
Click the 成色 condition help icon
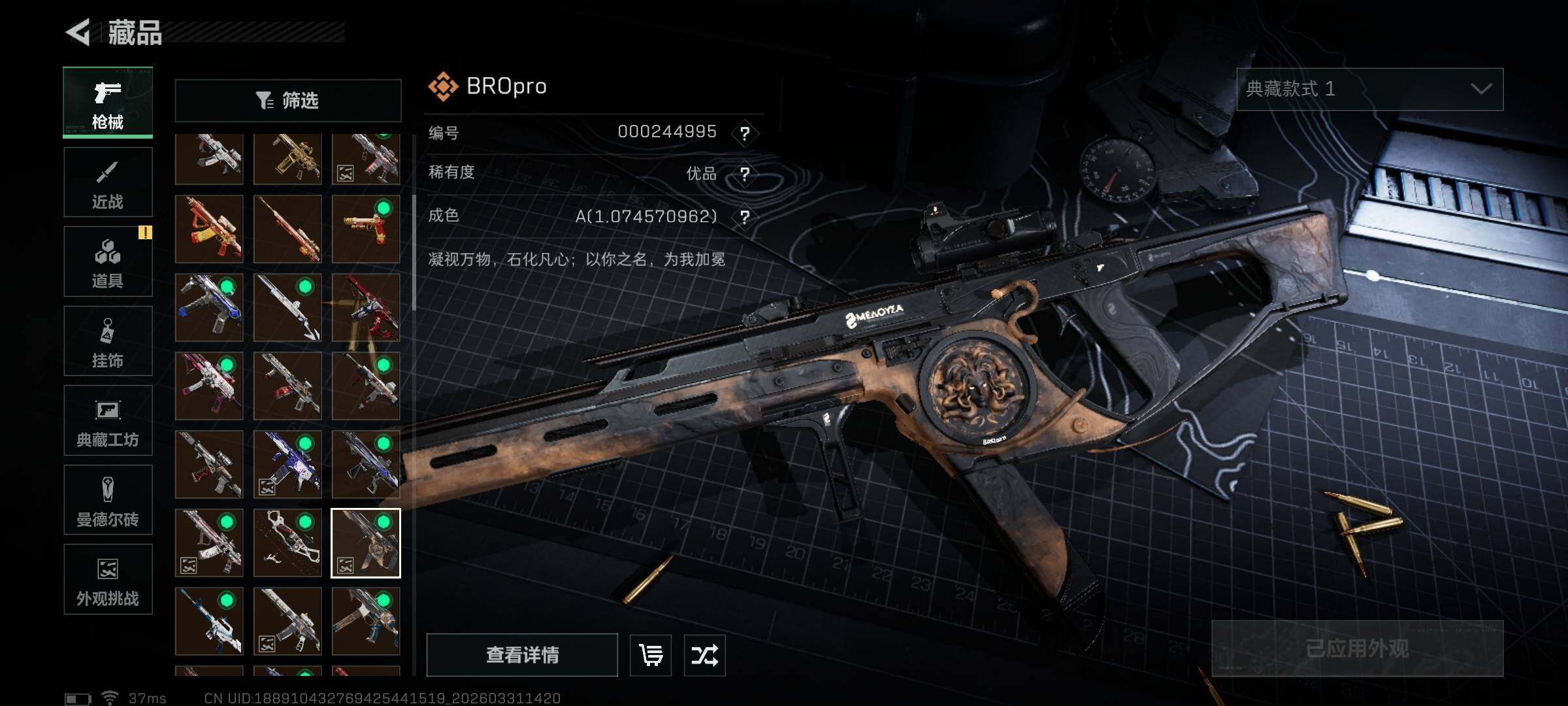pos(744,217)
